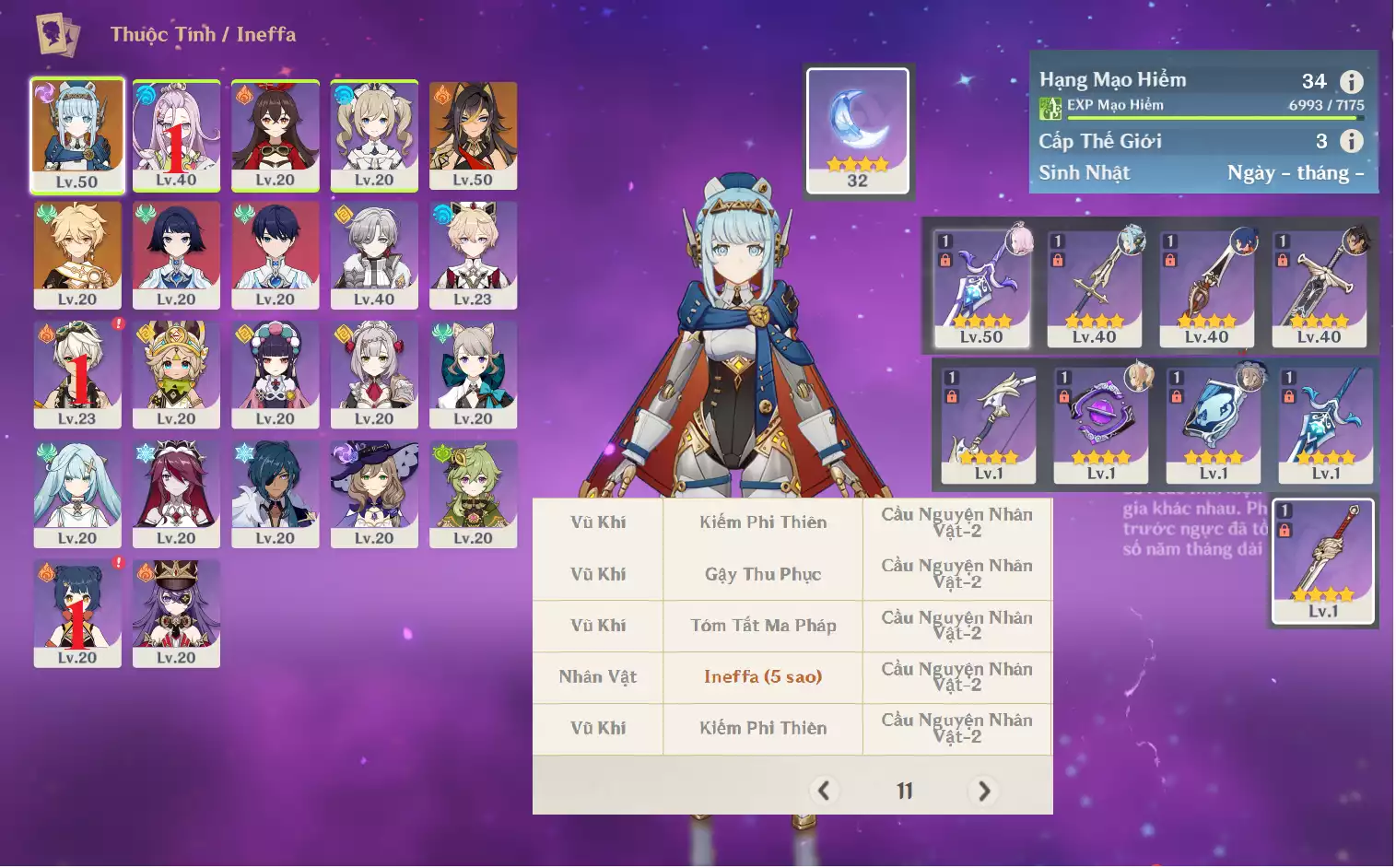Select the Lv.50 polearm weapon slot
This screenshot has height=868, width=1396.
(981, 287)
